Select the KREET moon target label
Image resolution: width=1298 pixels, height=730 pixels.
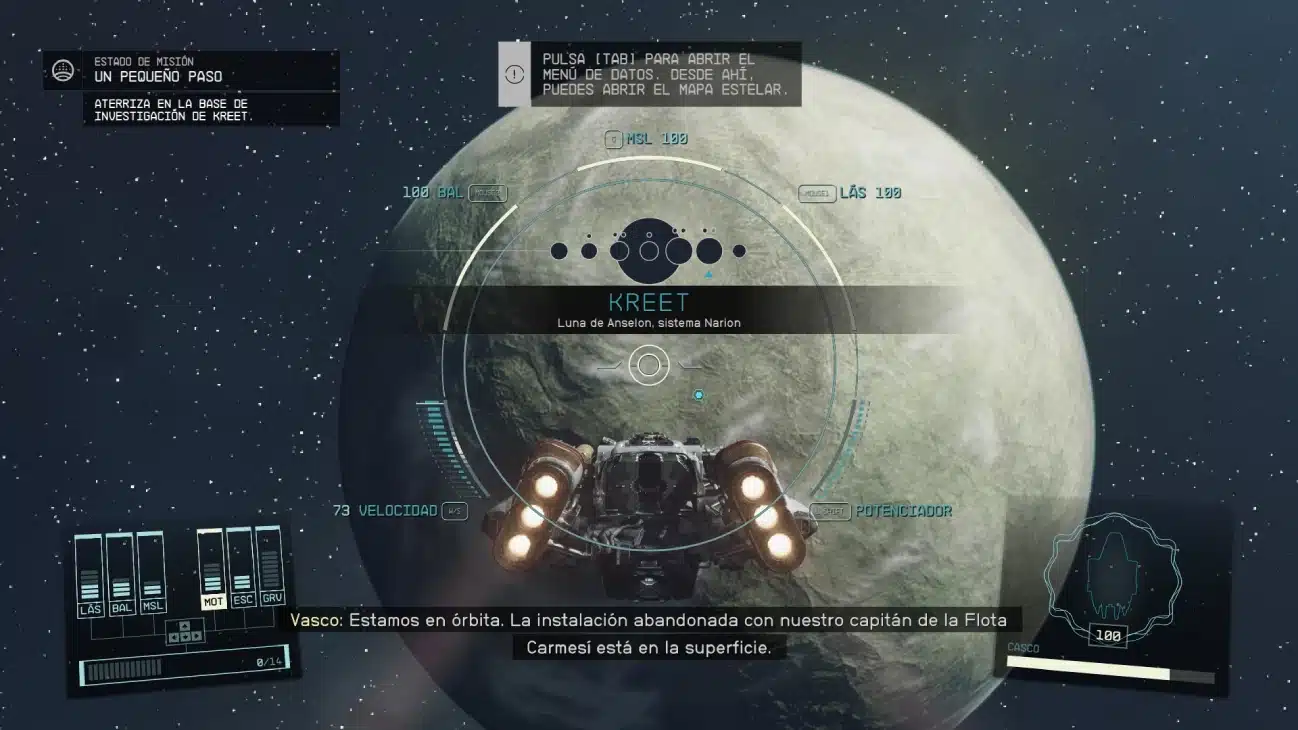tap(649, 302)
